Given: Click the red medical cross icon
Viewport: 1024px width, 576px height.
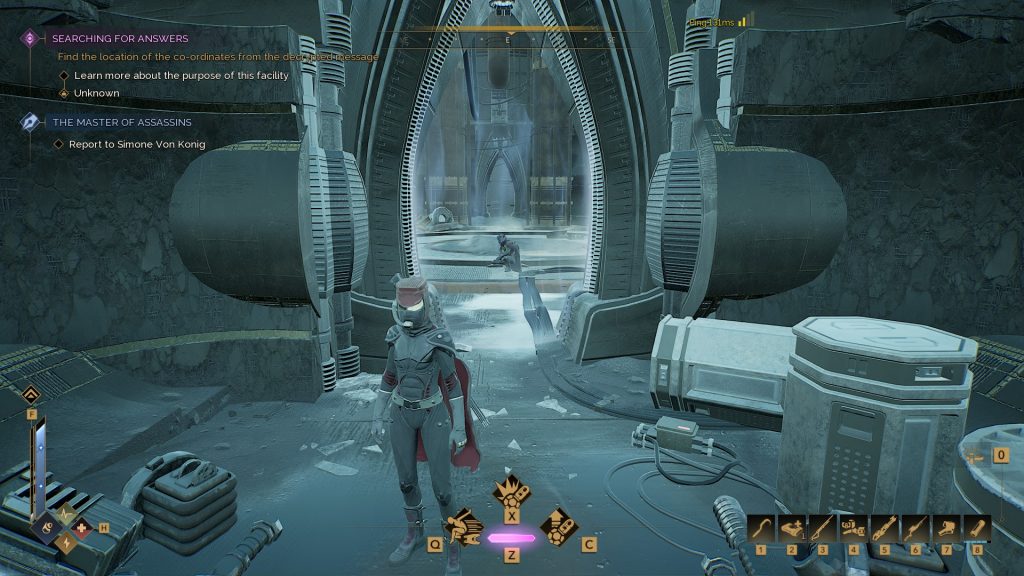Looking at the screenshot, I should point(82,528).
